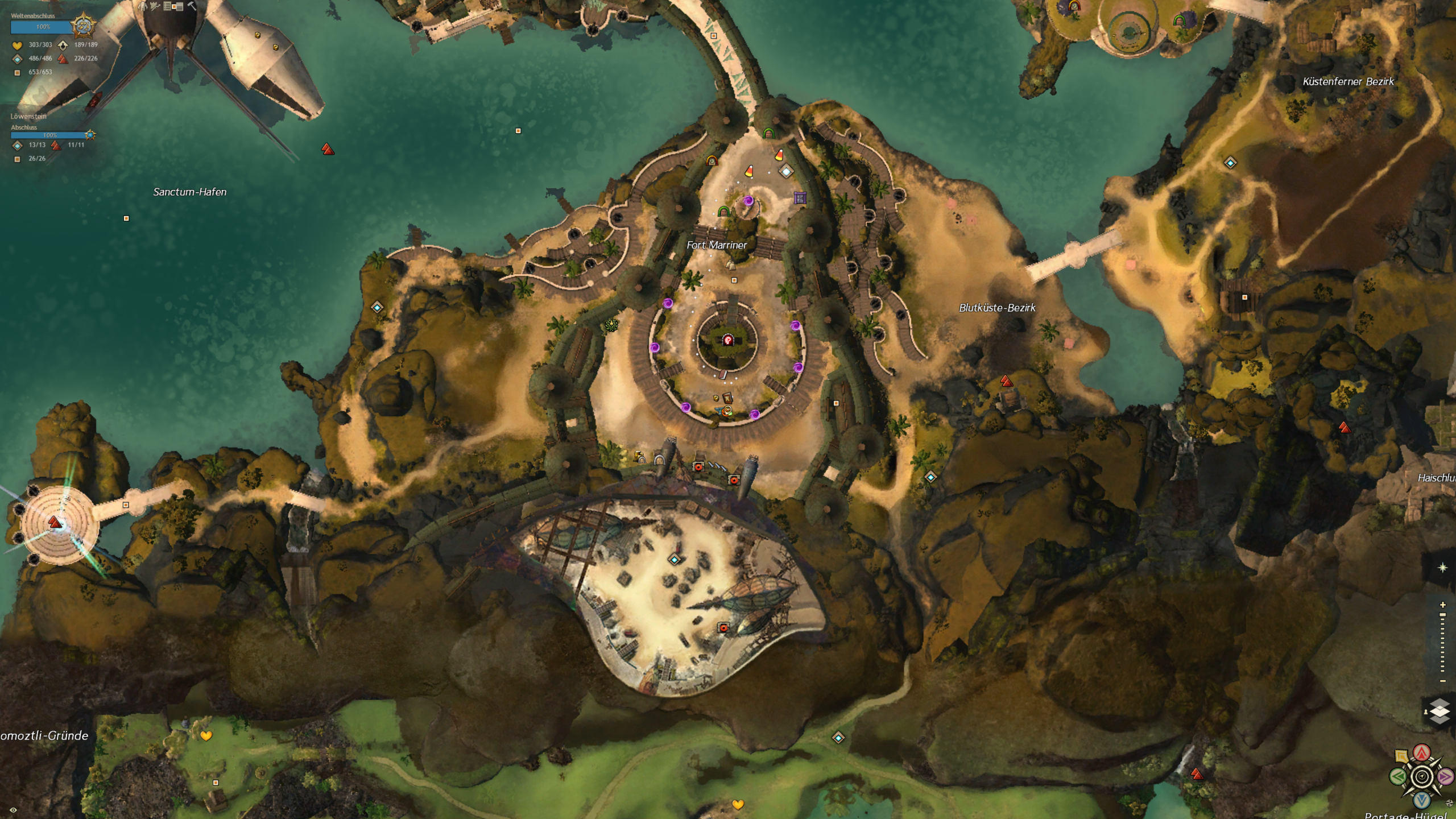Screen dimensions: 1456x819
Task: Activate the blue down-arrow compass marker
Action: click(x=1421, y=800)
